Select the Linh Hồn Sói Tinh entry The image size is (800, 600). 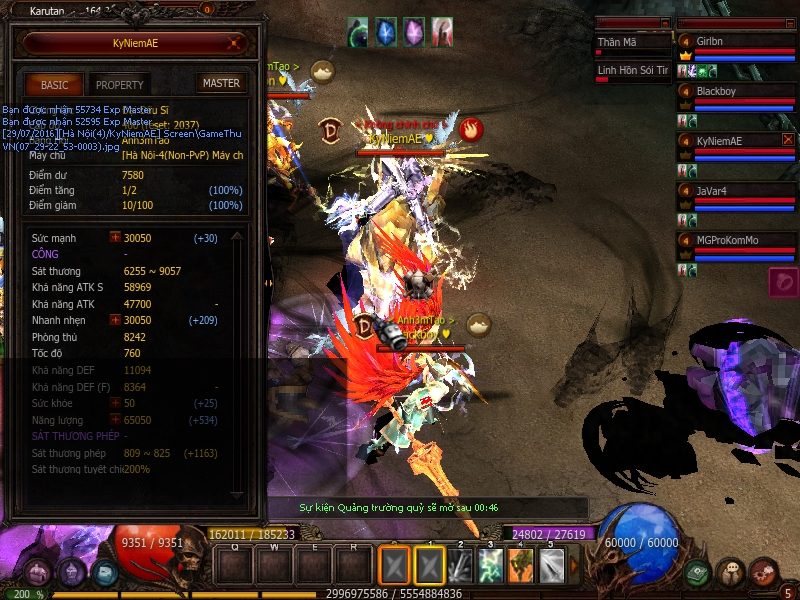(631, 70)
